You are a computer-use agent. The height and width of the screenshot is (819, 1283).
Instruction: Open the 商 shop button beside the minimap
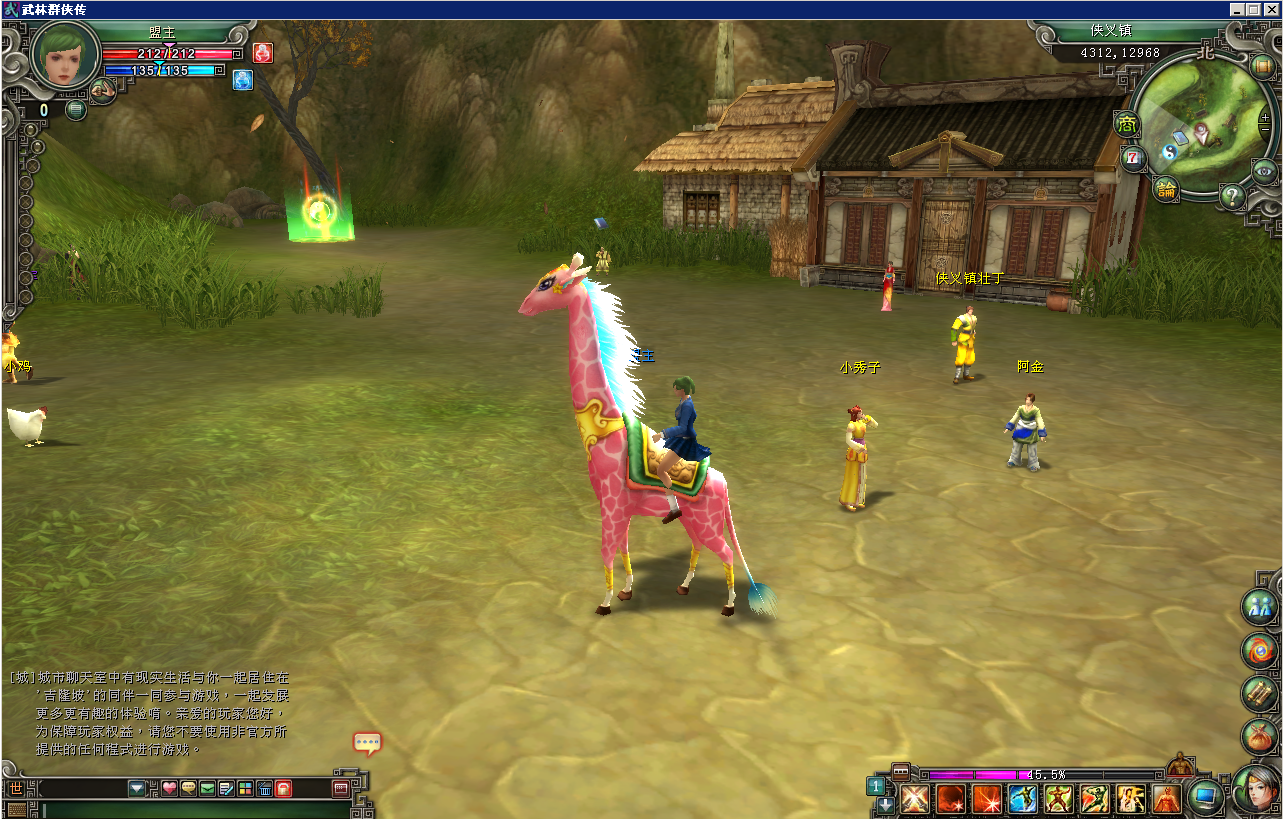[x=1127, y=125]
